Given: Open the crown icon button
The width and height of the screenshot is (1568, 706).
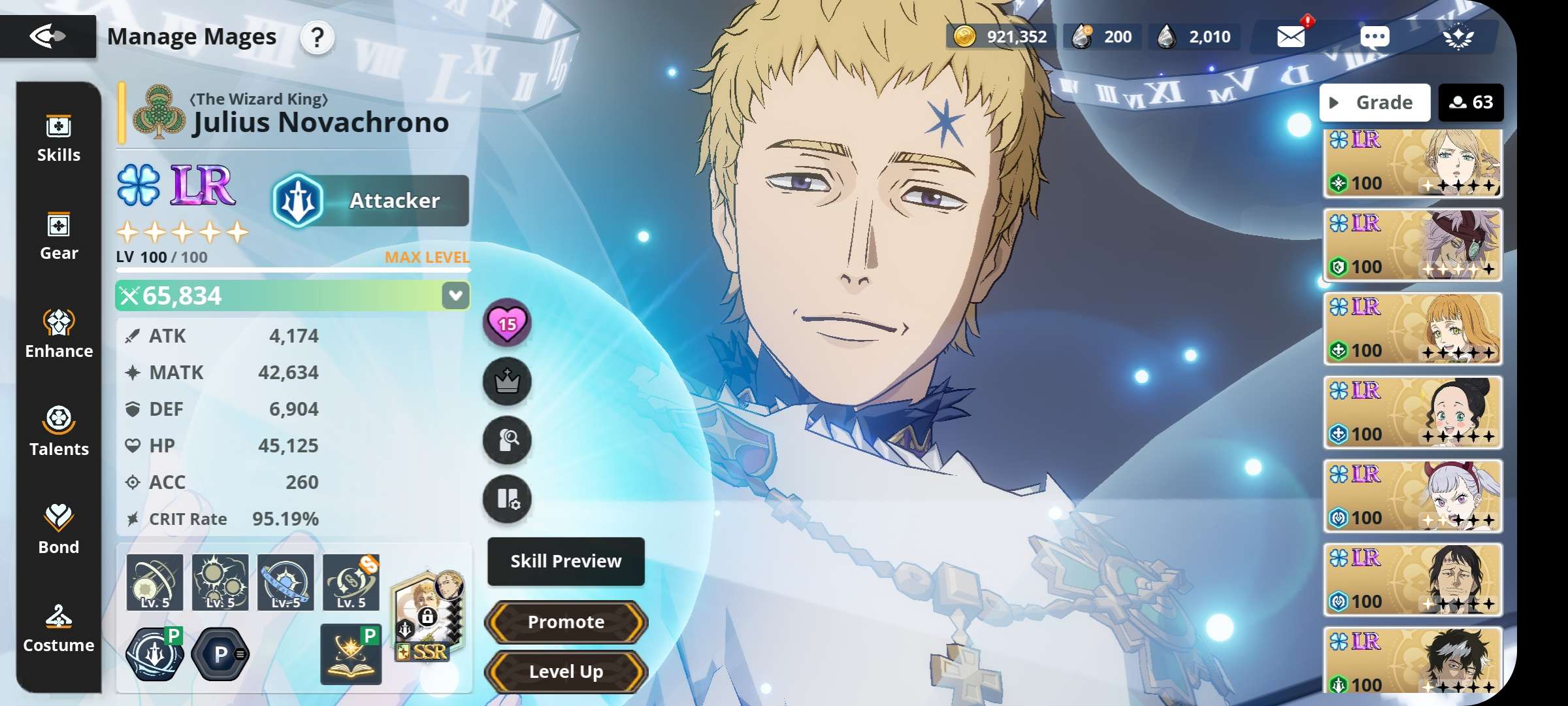Looking at the screenshot, I should (x=507, y=381).
